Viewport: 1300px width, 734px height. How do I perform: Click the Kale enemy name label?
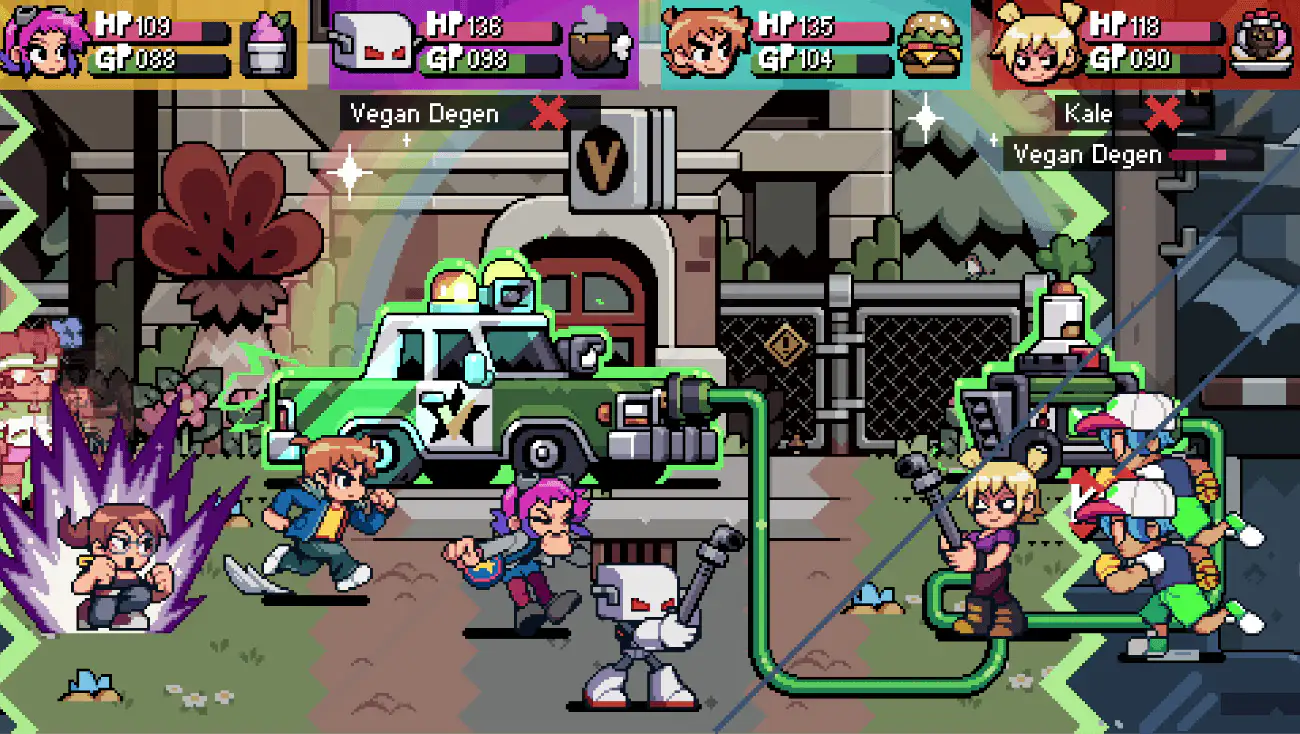[1090, 113]
